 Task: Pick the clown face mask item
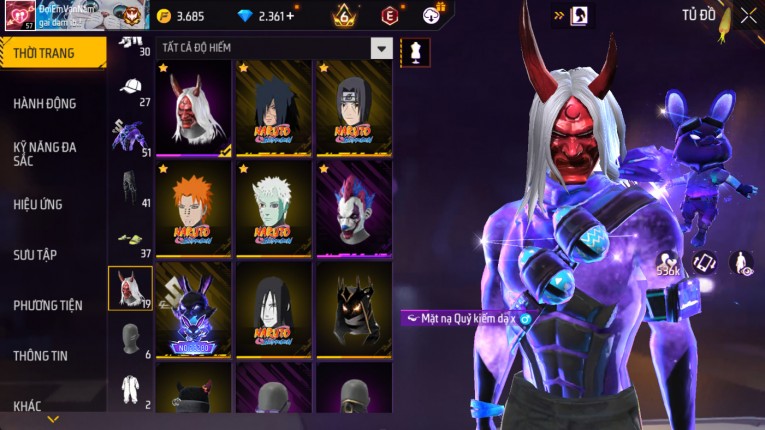pos(354,208)
